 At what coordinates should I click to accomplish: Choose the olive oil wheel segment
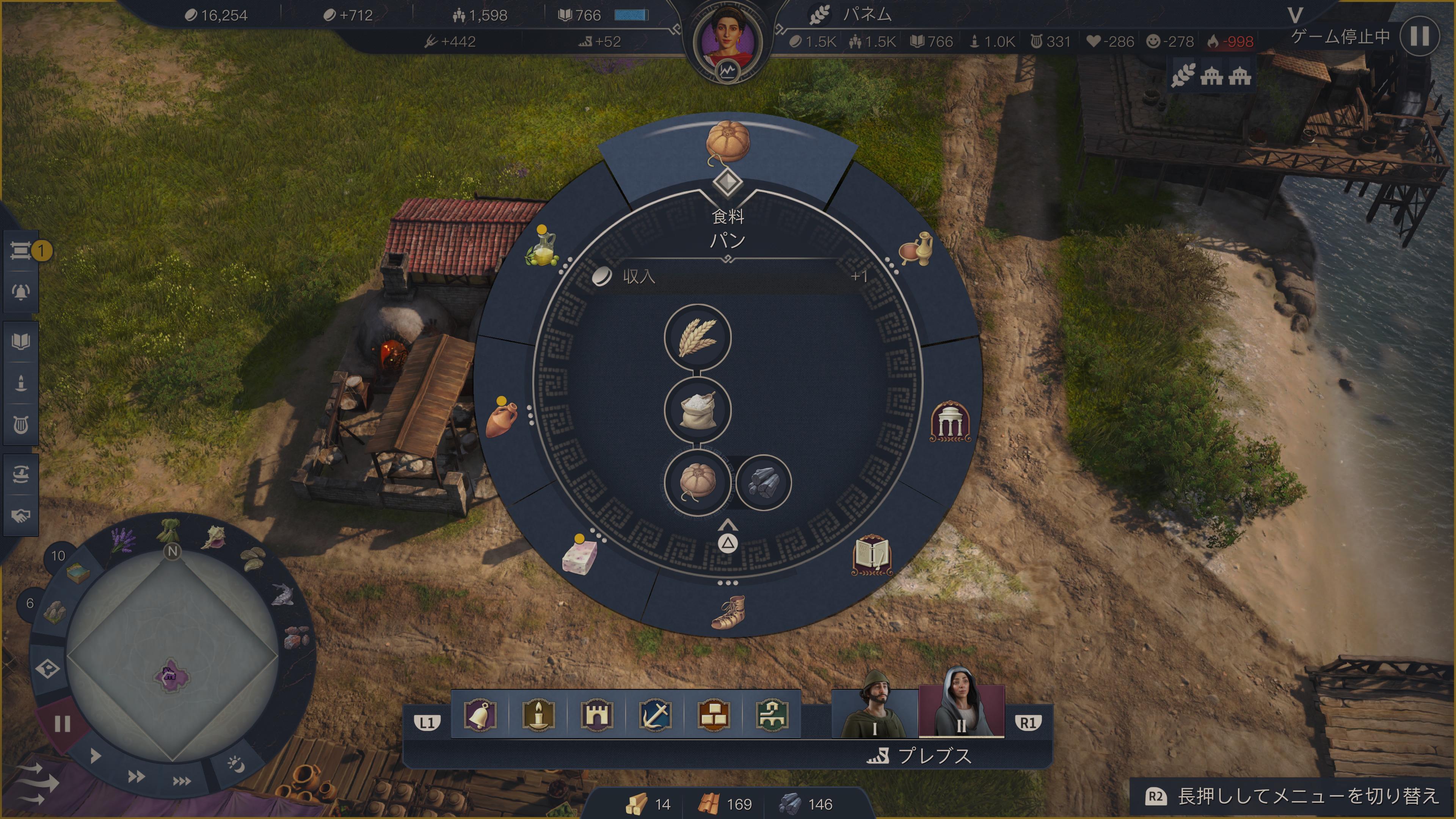tap(541, 249)
